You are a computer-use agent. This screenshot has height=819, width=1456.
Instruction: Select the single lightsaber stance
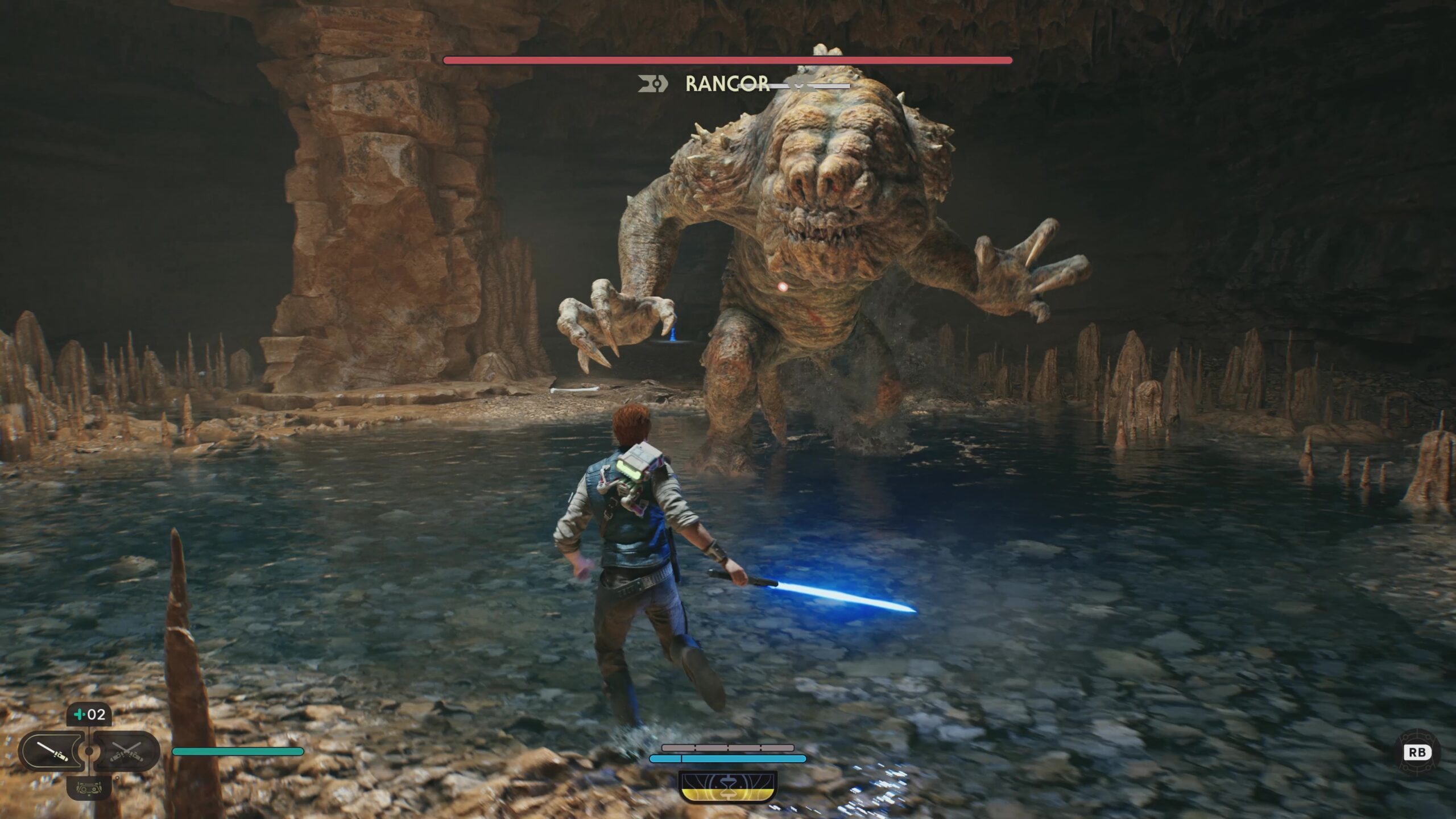52,751
